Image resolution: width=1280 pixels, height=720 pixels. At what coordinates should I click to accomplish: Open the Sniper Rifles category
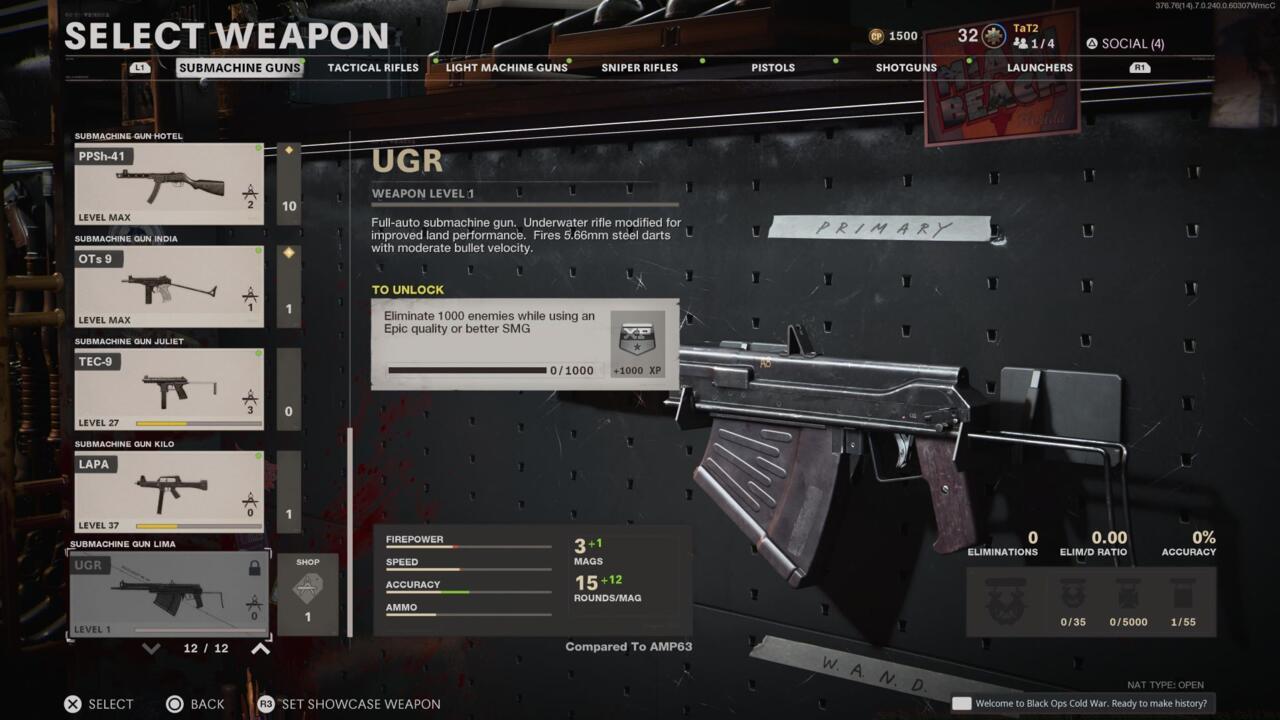[x=639, y=67]
